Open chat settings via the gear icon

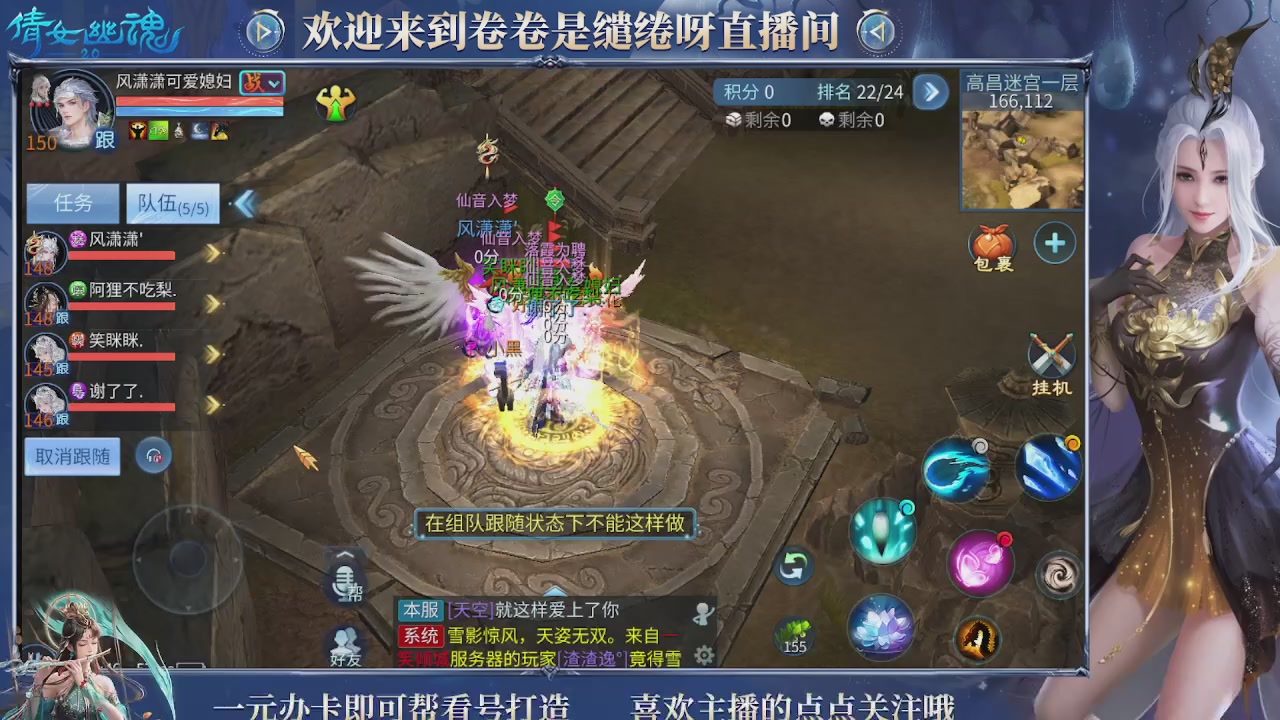tap(703, 654)
